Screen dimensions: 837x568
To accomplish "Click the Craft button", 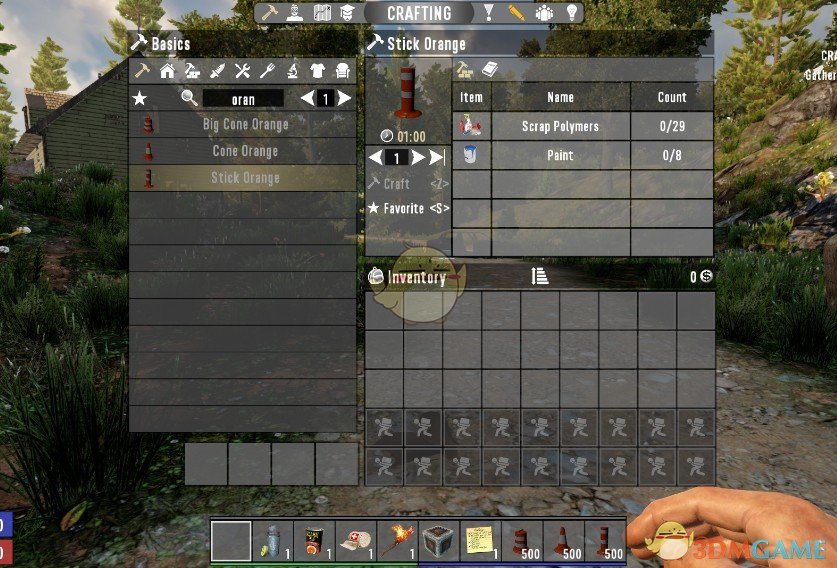I will pos(396,184).
